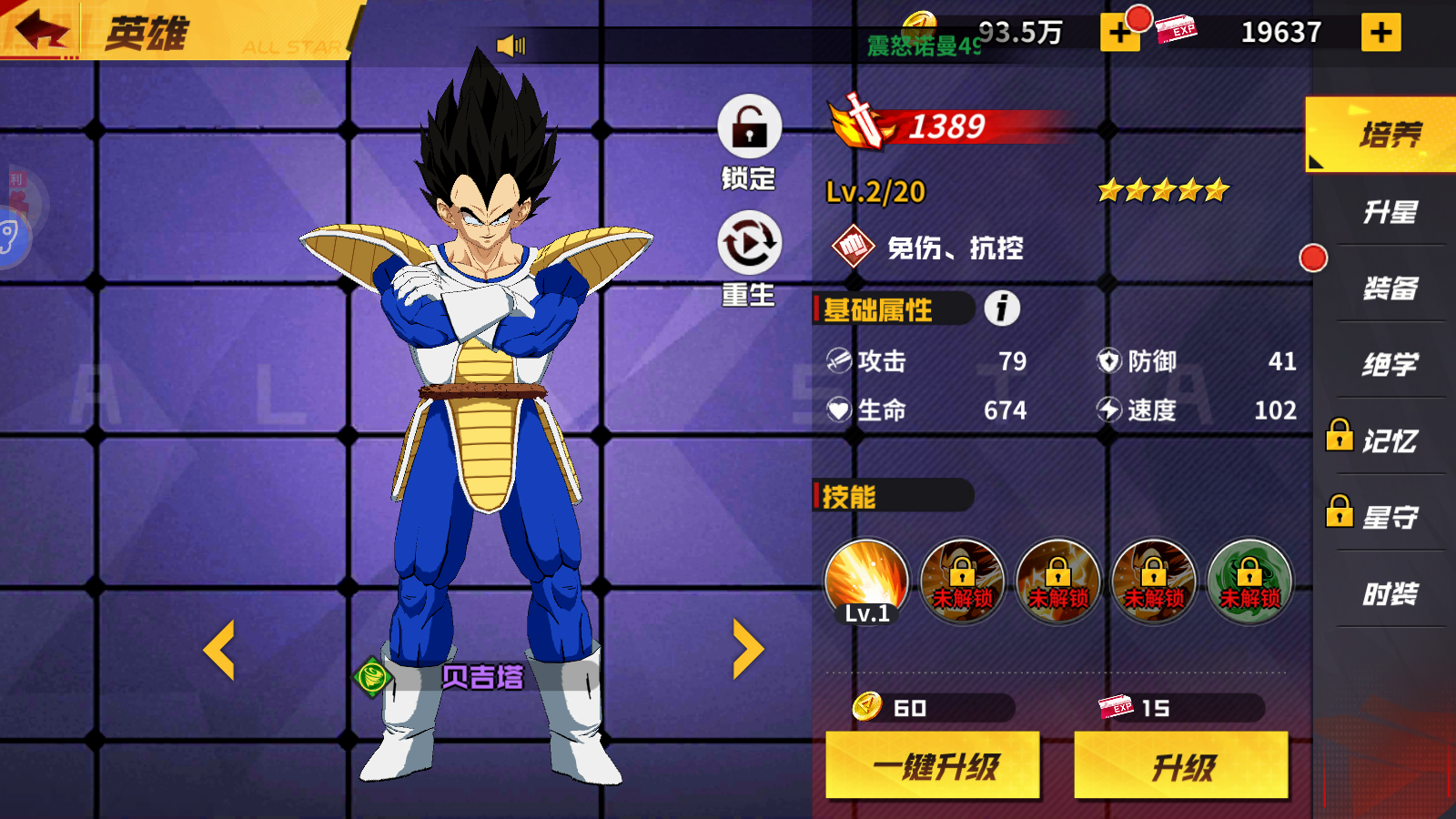
Task: Open the first locked 未解锁 skill
Action: tap(961, 582)
